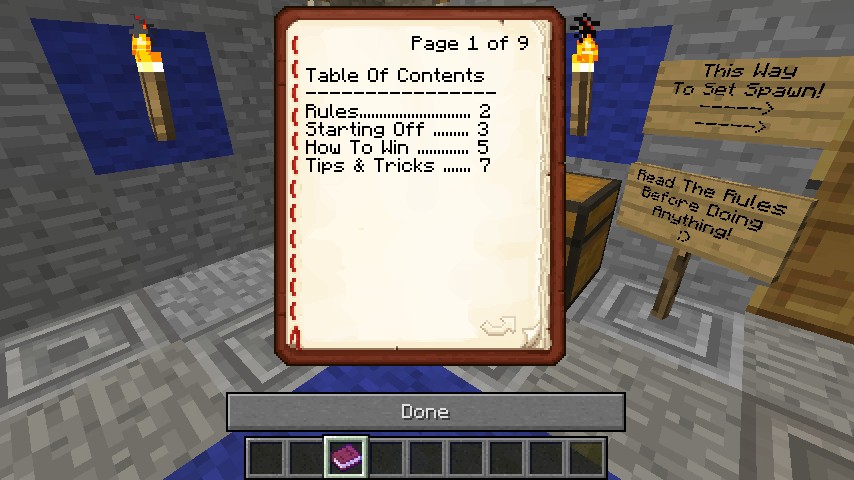854x480 pixels.
Task: Turn to the next page arrow
Action: point(499,327)
